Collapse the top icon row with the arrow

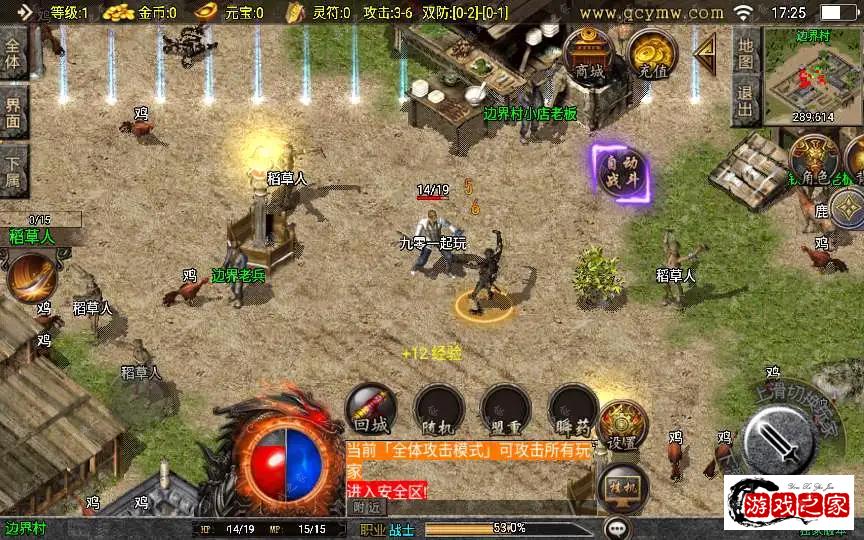pyautogui.click(x=706, y=49)
